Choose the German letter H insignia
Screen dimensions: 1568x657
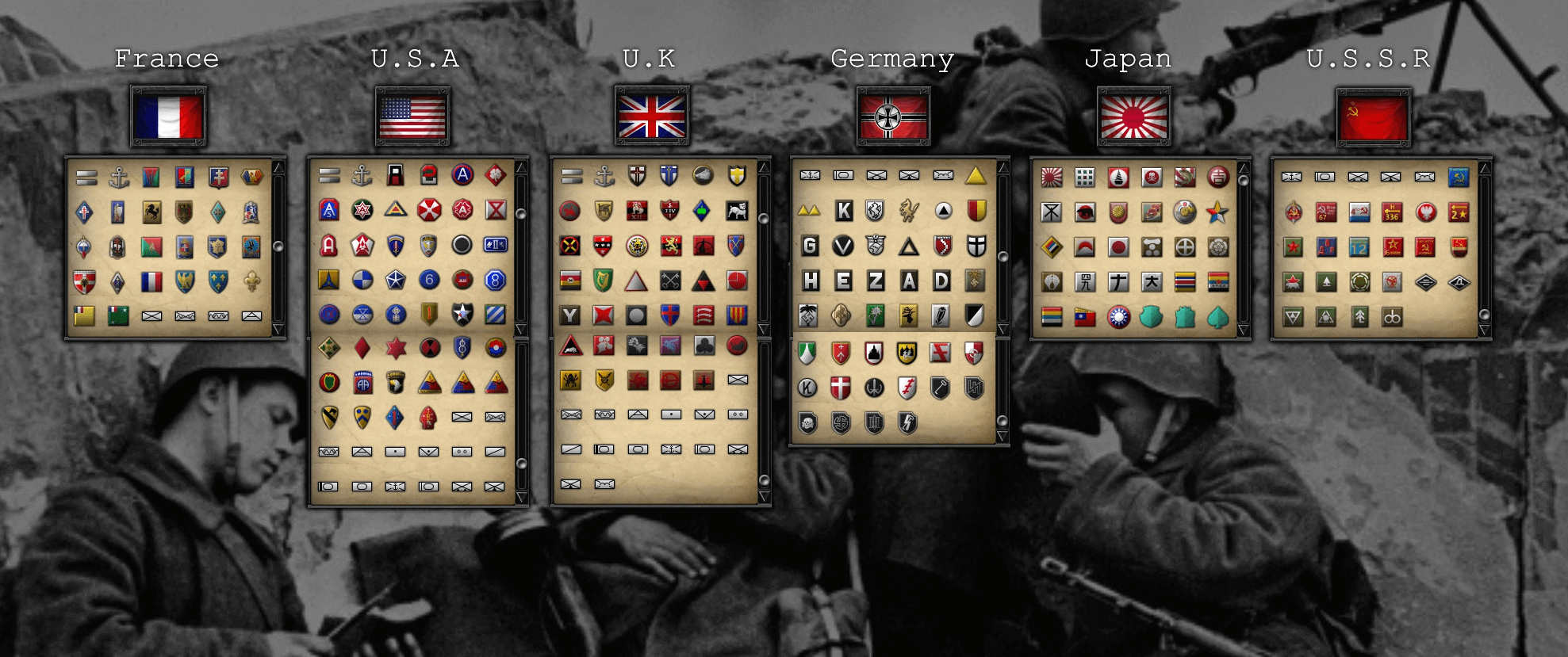click(x=811, y=281)
